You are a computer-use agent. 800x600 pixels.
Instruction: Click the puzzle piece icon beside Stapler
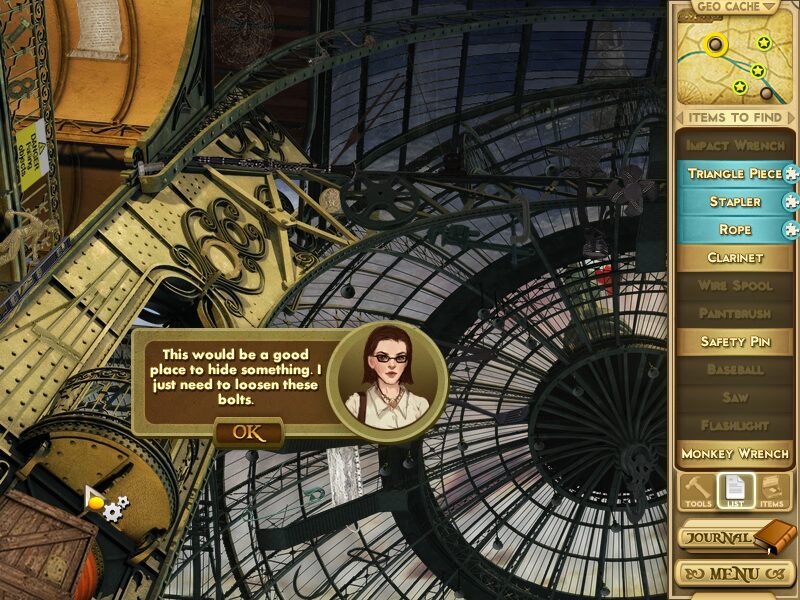(x=791, y=202)
